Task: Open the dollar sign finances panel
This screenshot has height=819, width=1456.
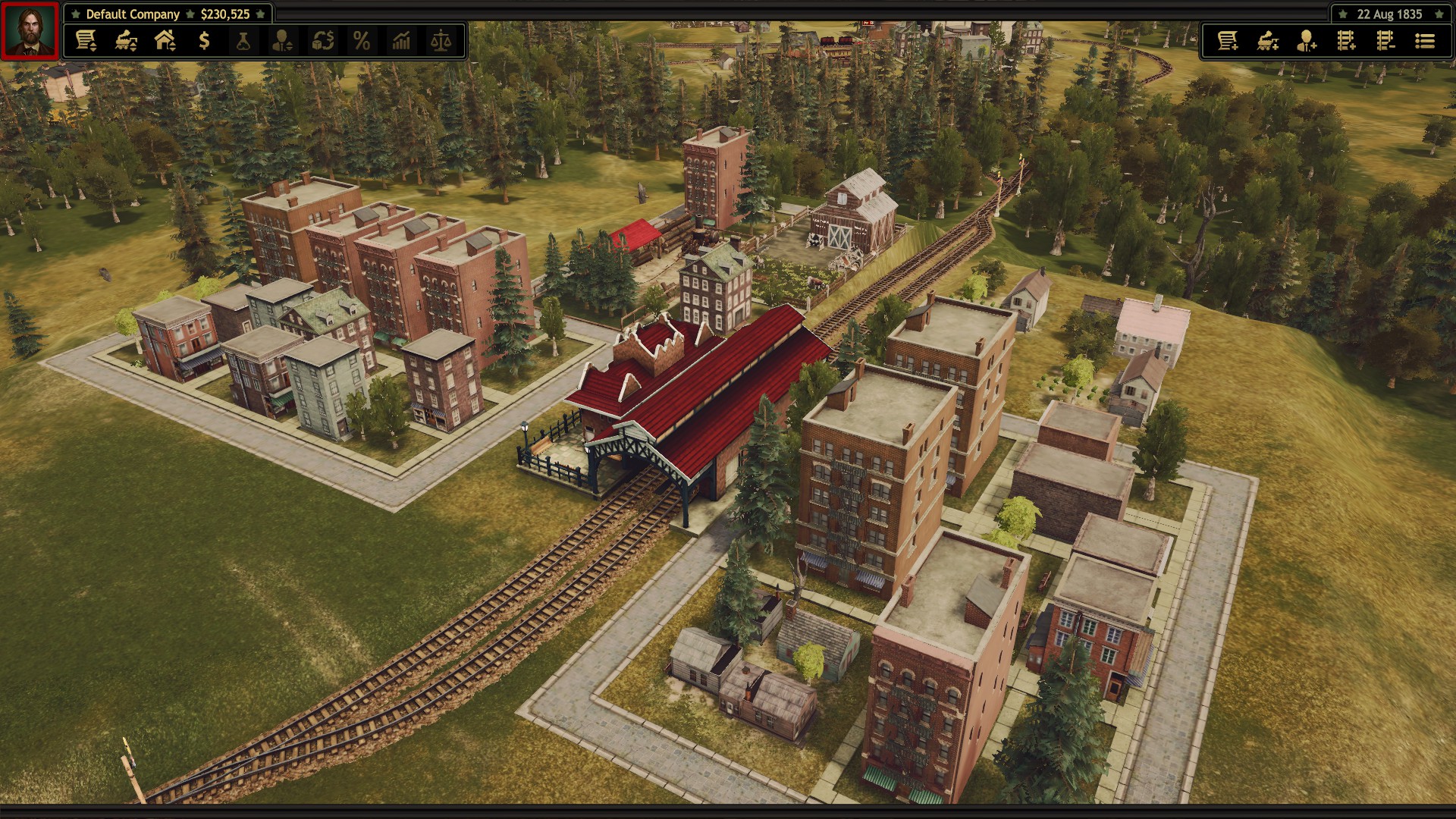Action: tap(204, 42)
